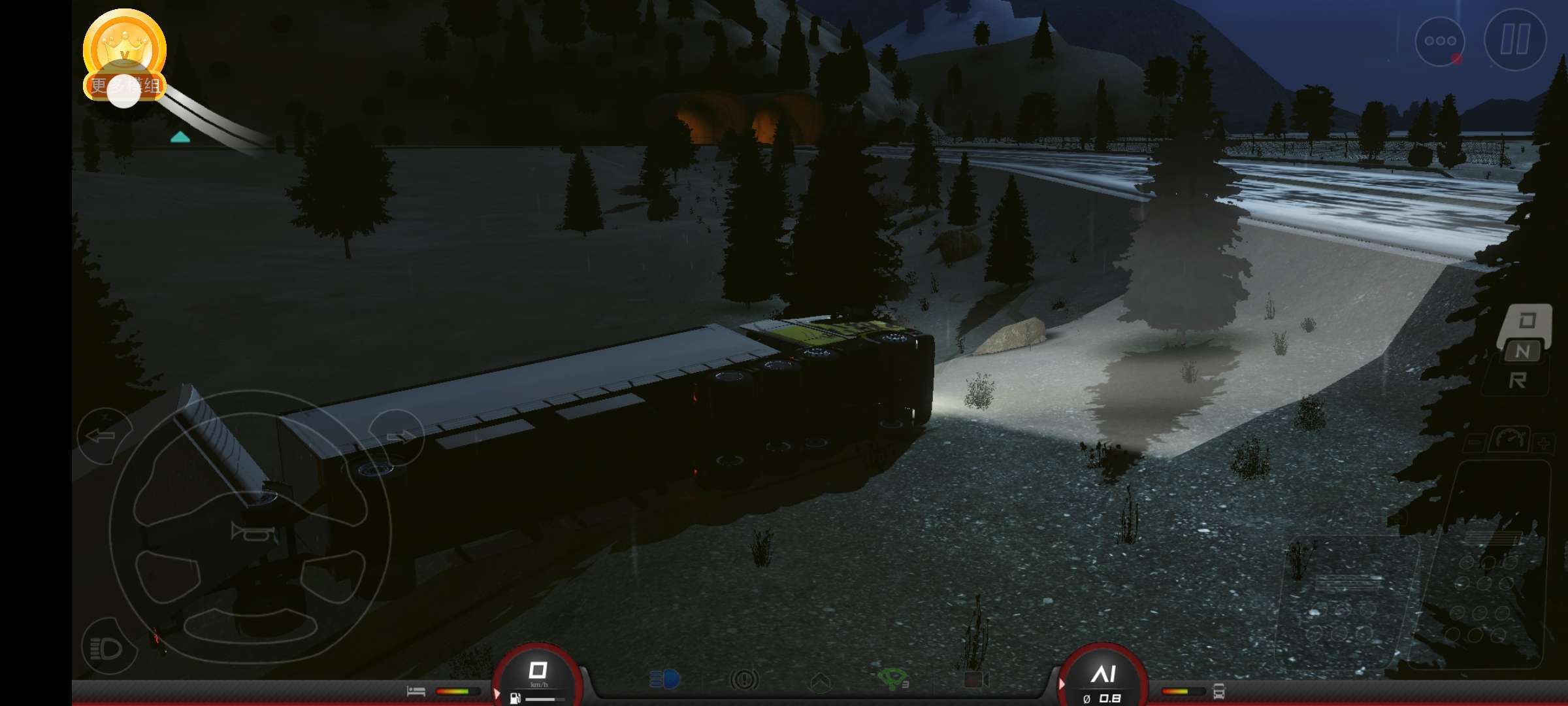Decrease cruise control speed with minus
The image size is (1568, 706).
(x=1473, y=443)
